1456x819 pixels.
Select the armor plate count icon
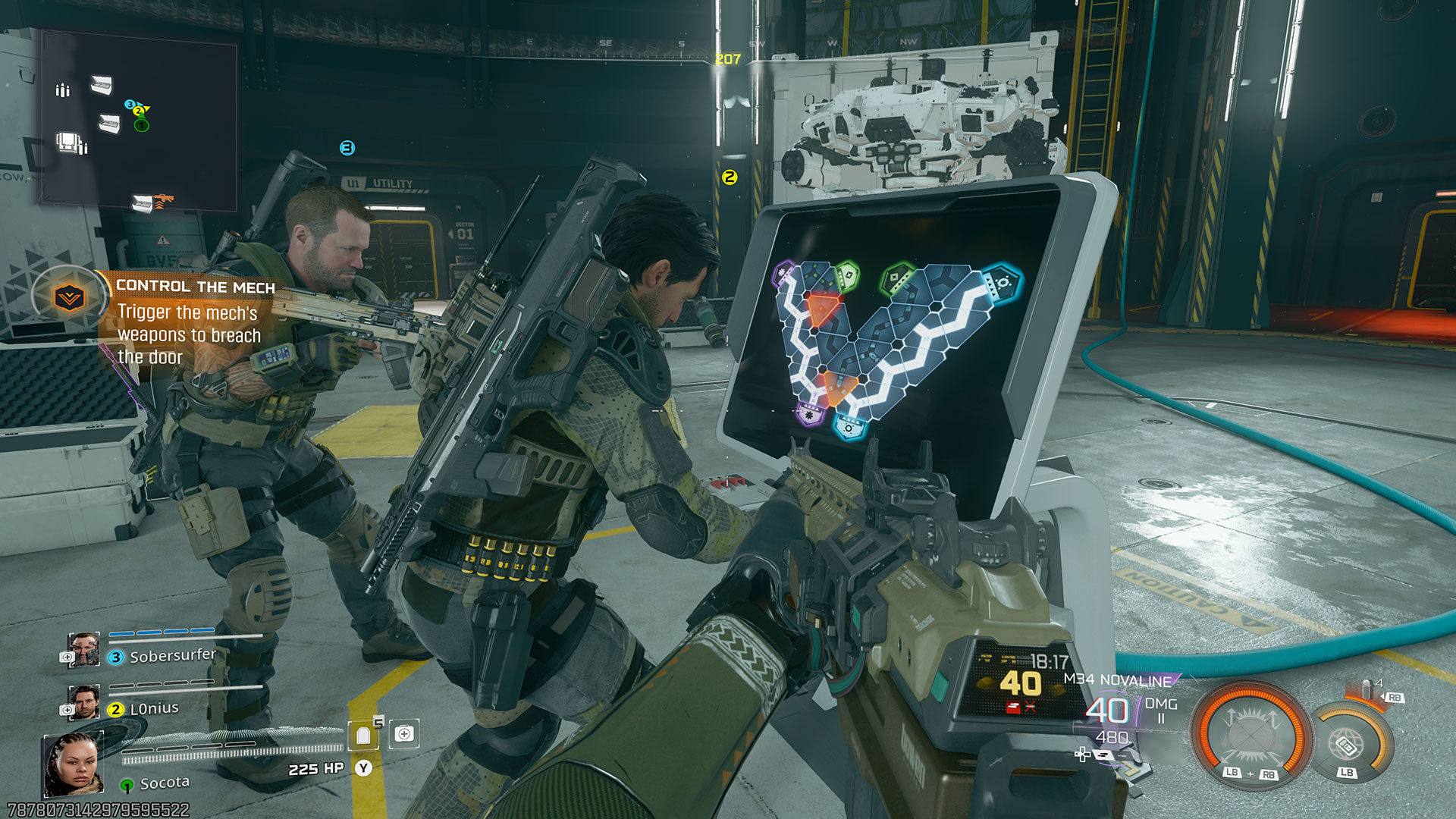point(364,734)
